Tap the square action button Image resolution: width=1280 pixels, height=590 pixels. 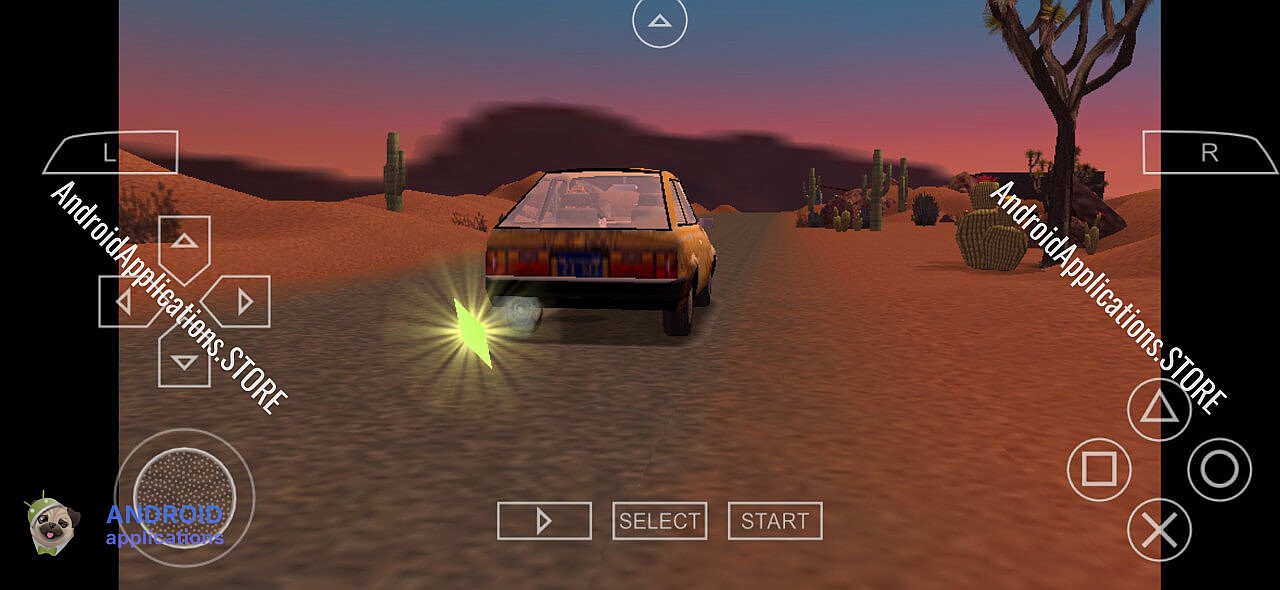click(x=1099, y=469)
